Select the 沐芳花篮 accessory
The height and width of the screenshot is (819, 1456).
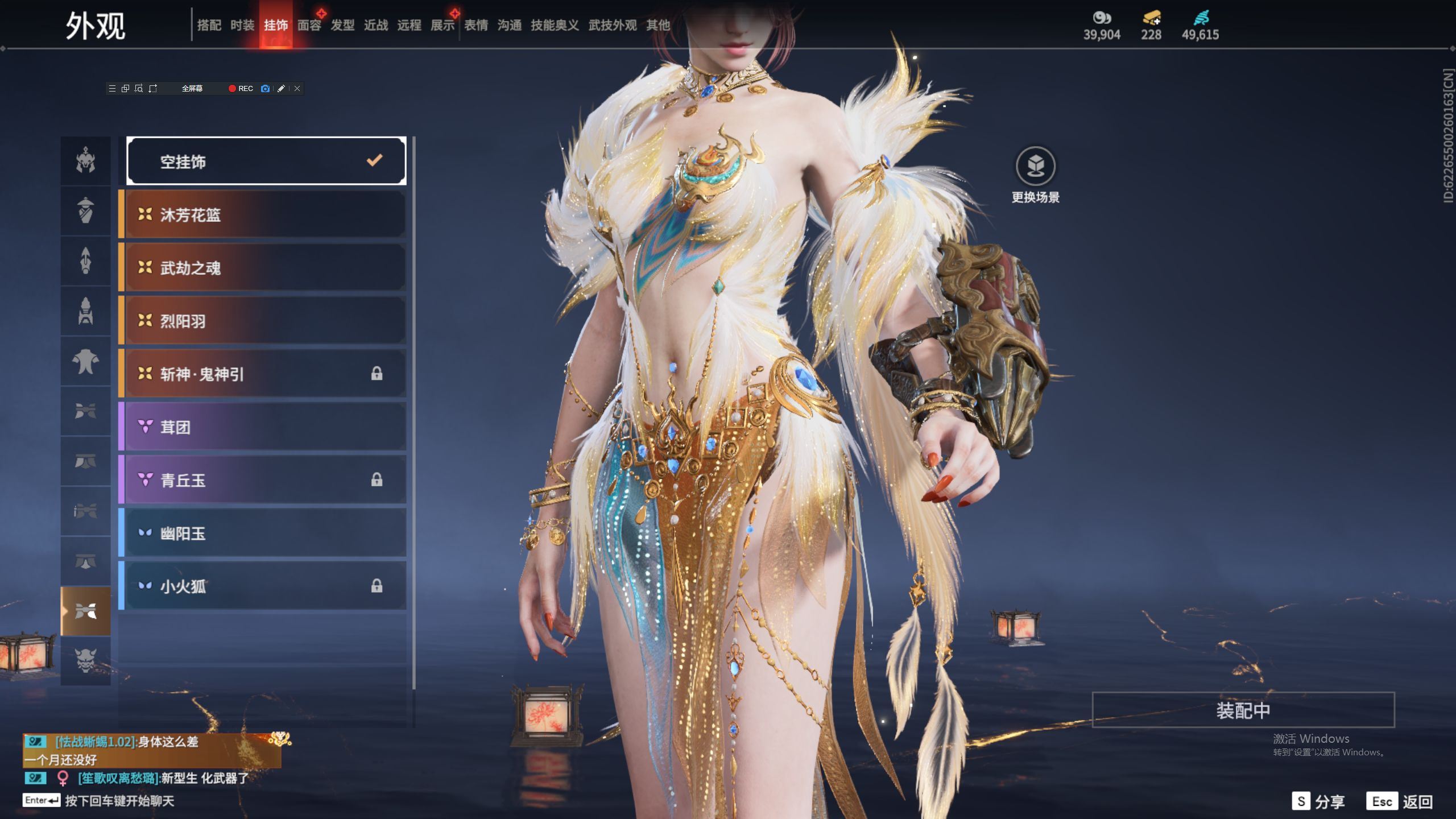coord(265,214)
